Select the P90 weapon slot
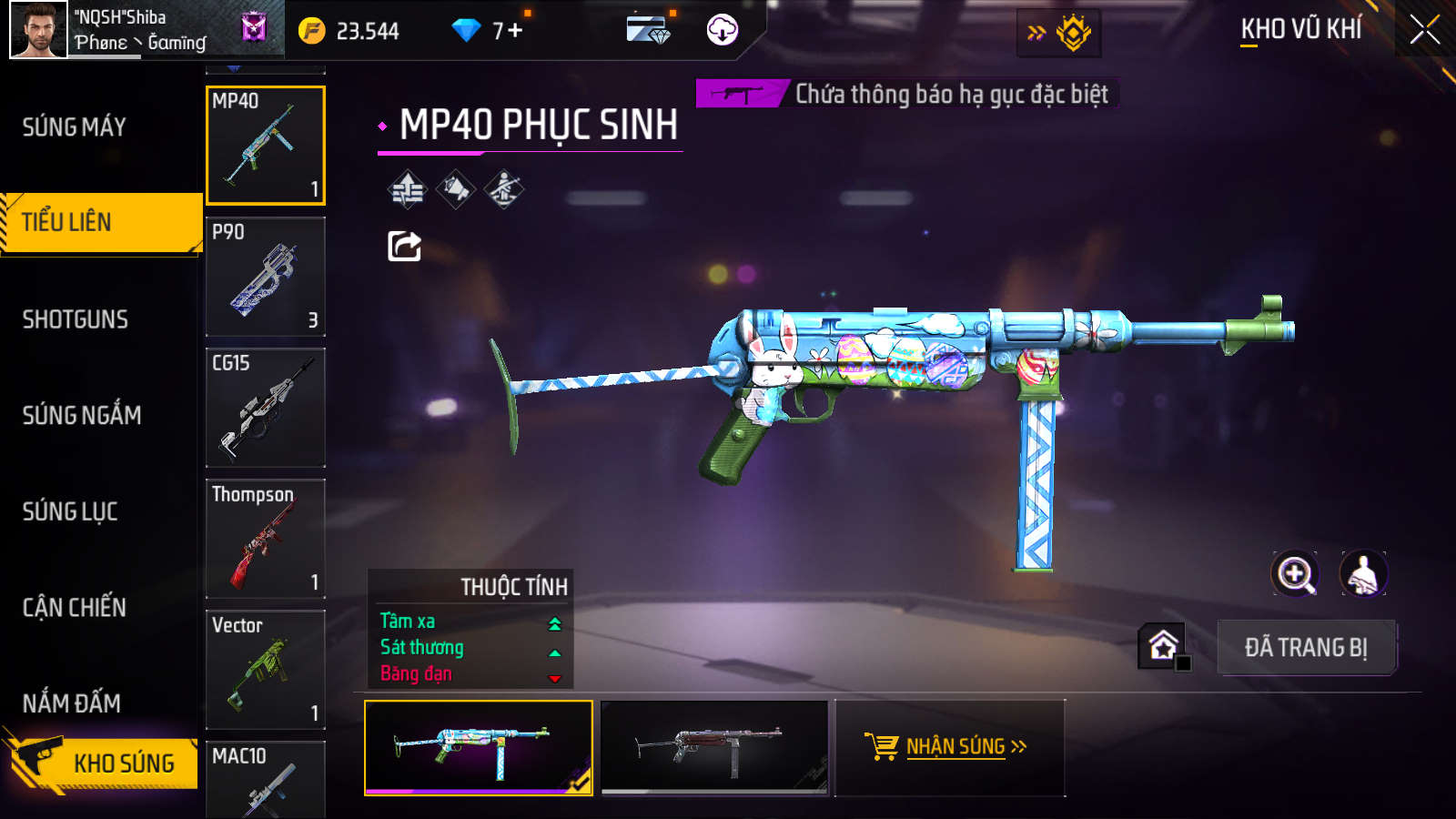This screenshot has height=819, width=1456. (266, 277)
